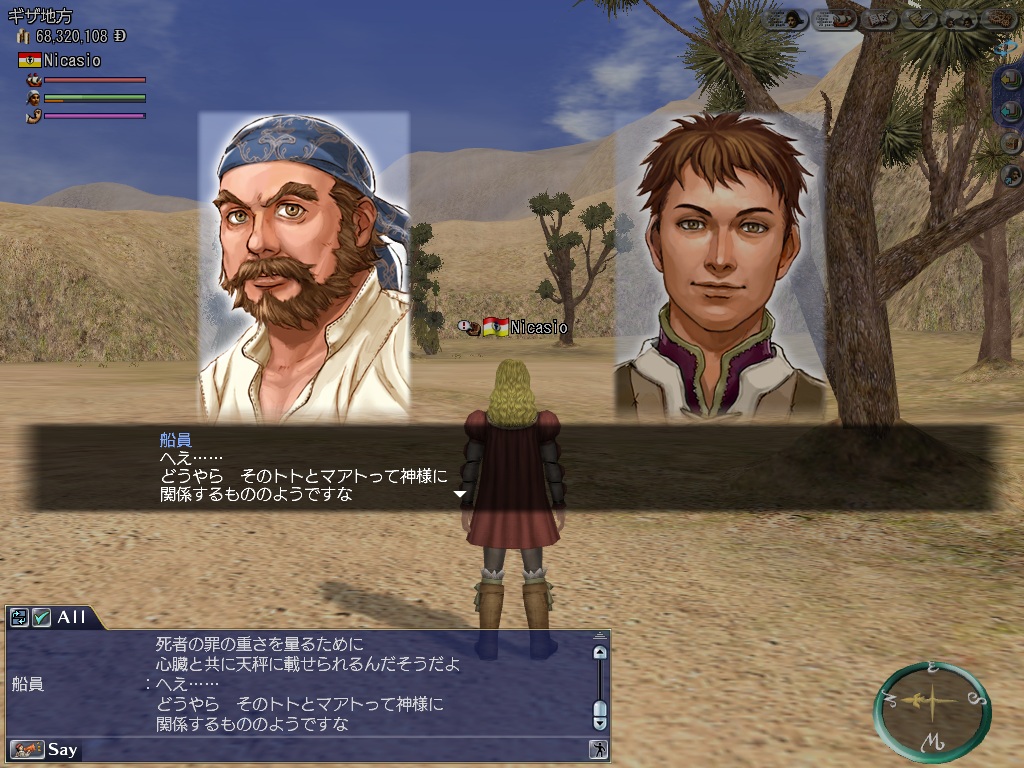This screenshot has height=768, width=1024.
Task: Select the All chat tab
Action: pyautogui.click(x=72, y=617)
